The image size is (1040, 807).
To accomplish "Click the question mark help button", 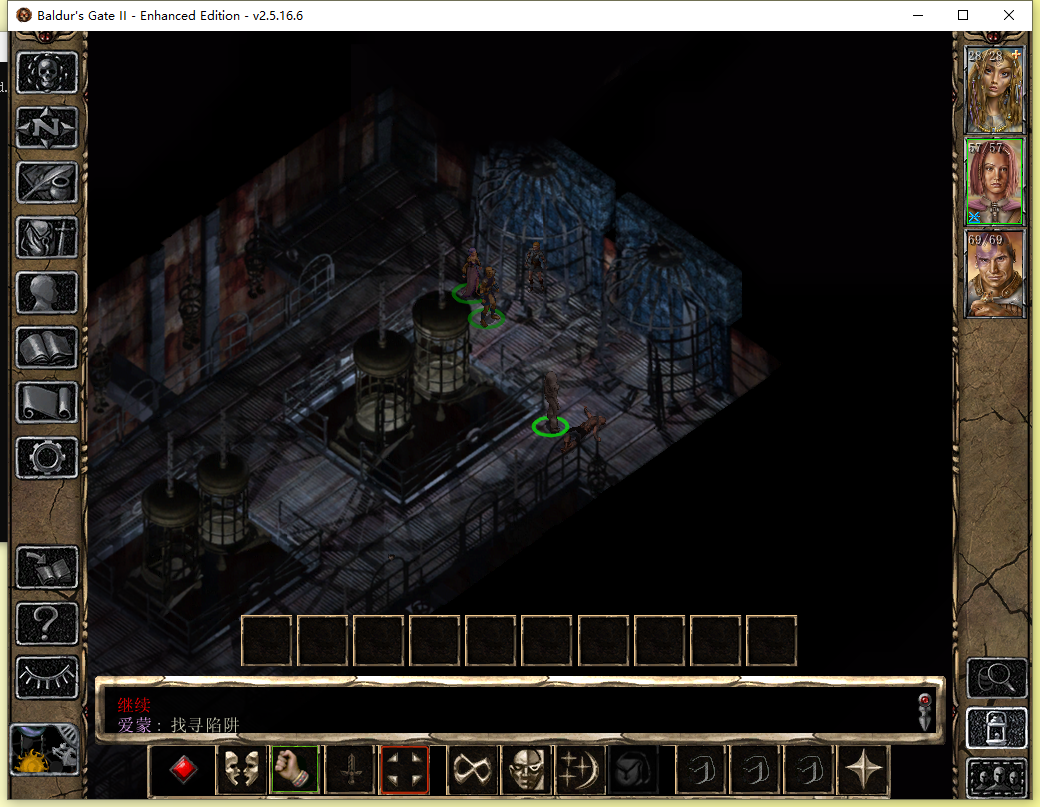I will (x=47, y=622).
